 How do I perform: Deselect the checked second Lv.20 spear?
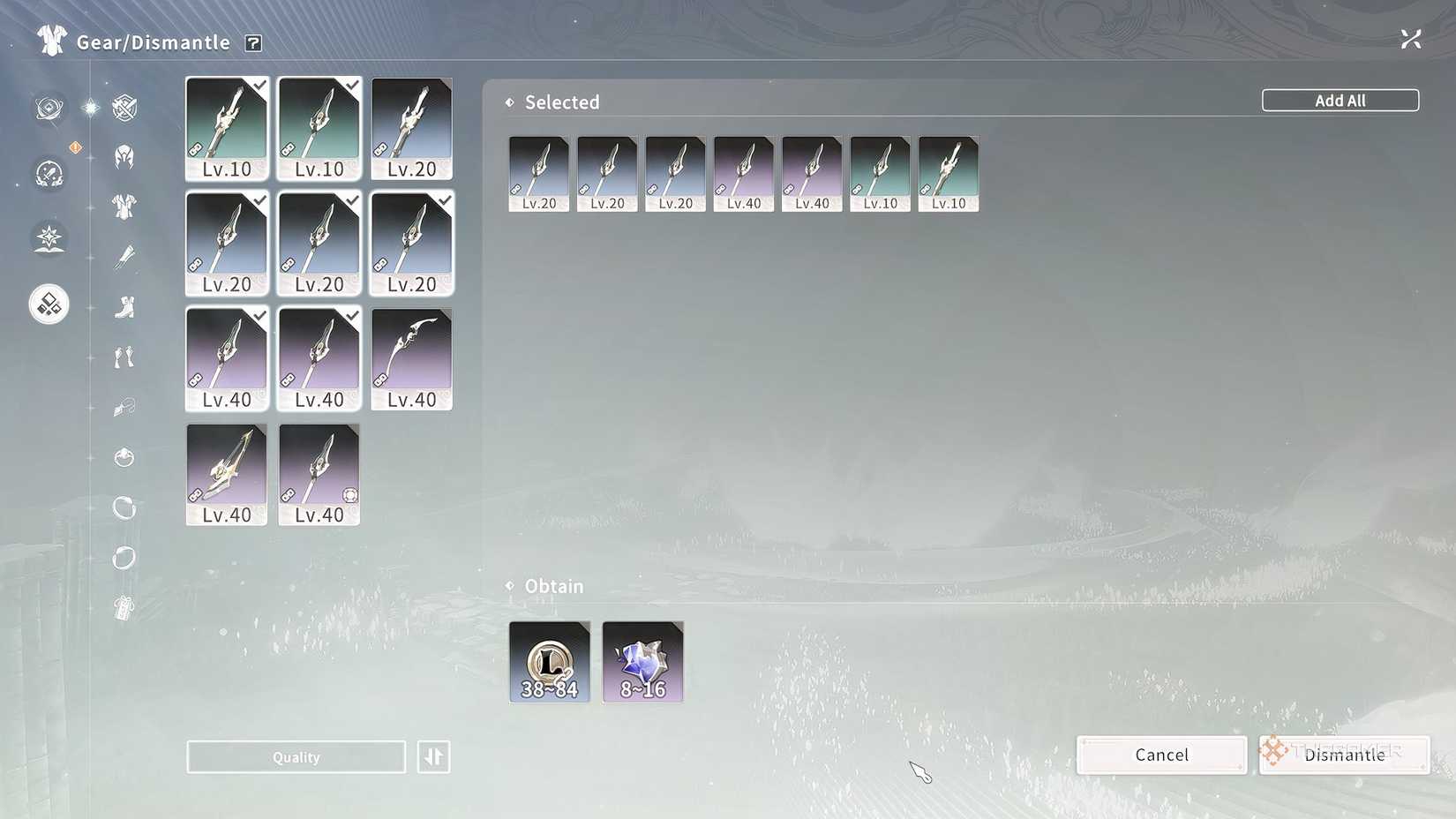pyautogui.click(x=319, y=244)
